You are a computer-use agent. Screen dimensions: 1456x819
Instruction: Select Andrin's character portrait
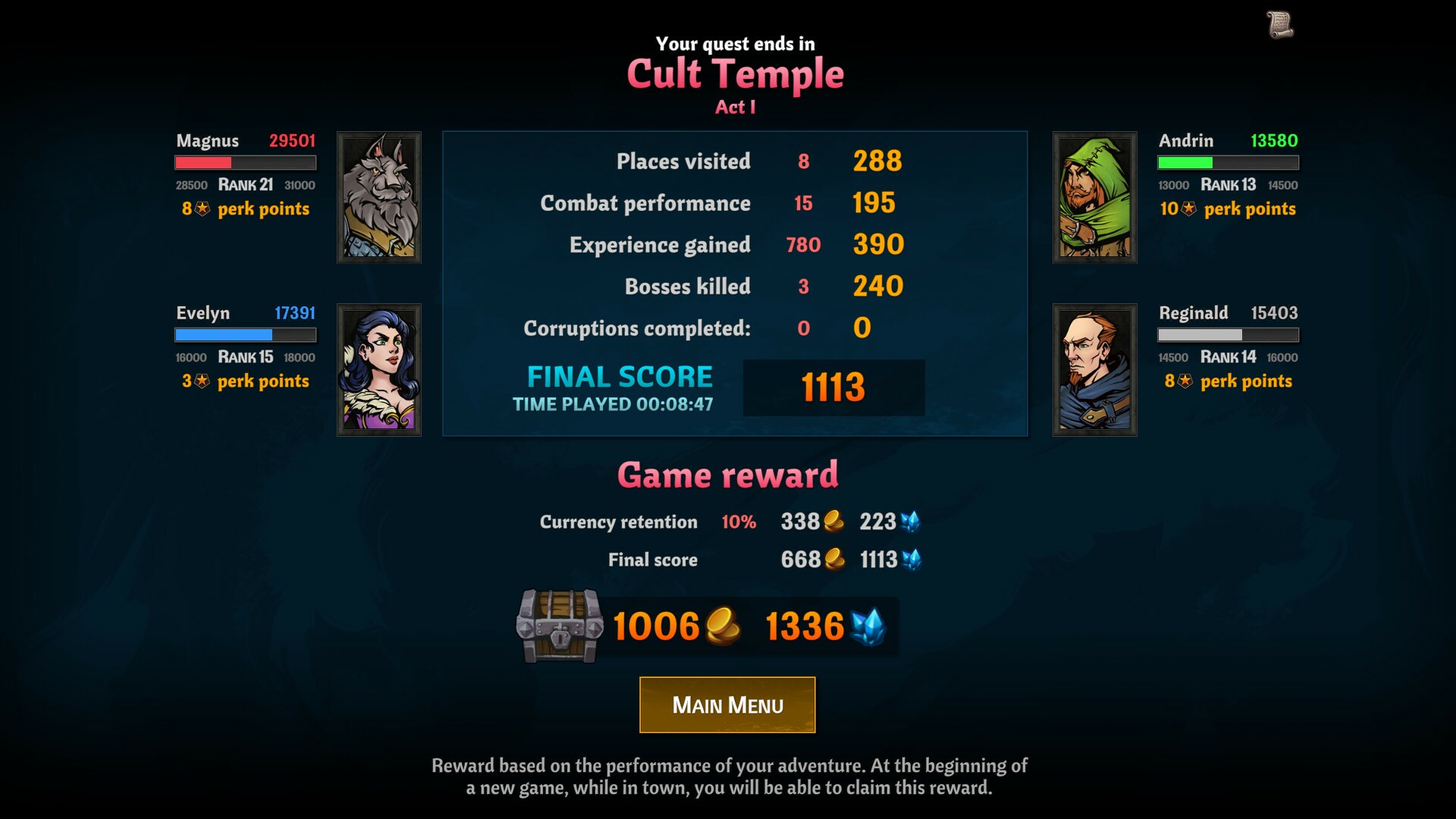point(1094,196)
